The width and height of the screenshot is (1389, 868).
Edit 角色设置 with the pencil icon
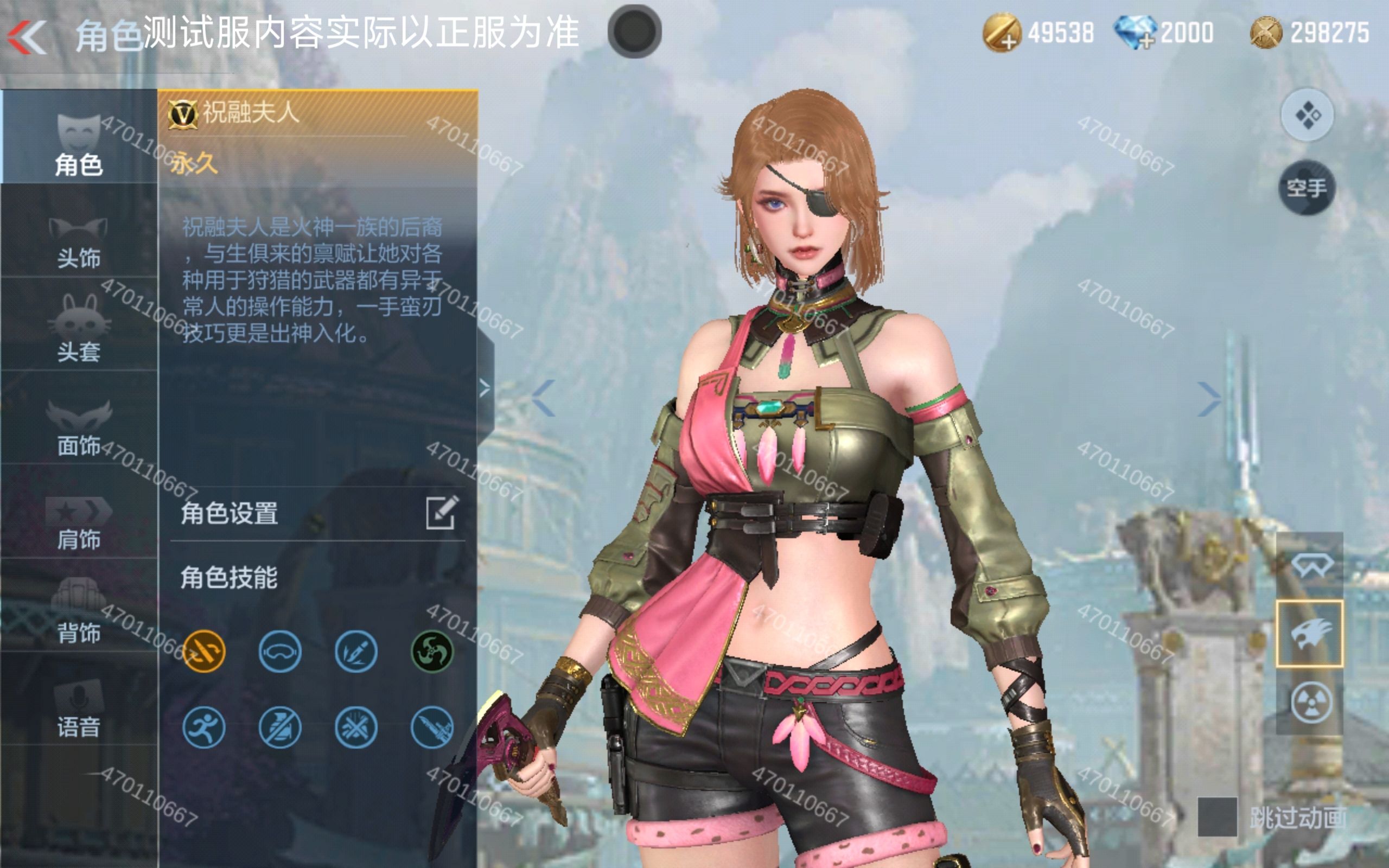click(441, 512)
